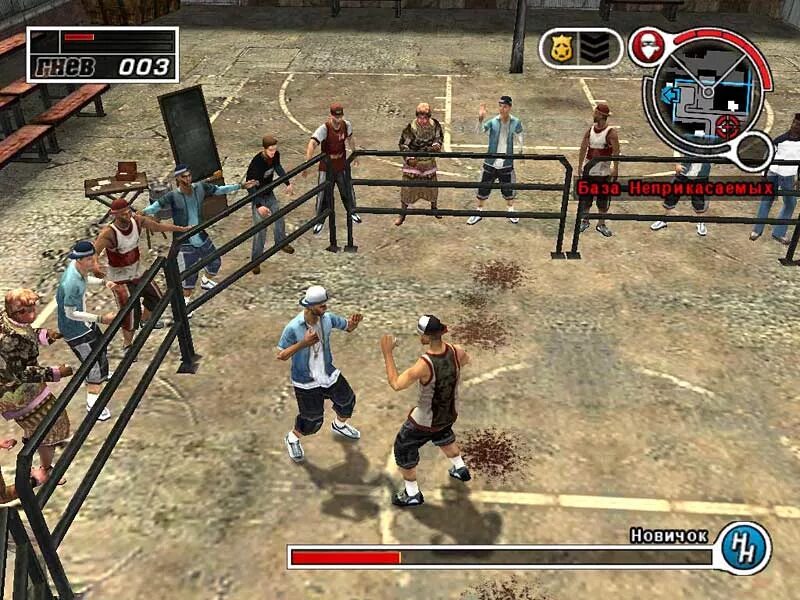Click the blue arrow marker on the minimap
Screen dimensions: 800x600
(669, 93)
